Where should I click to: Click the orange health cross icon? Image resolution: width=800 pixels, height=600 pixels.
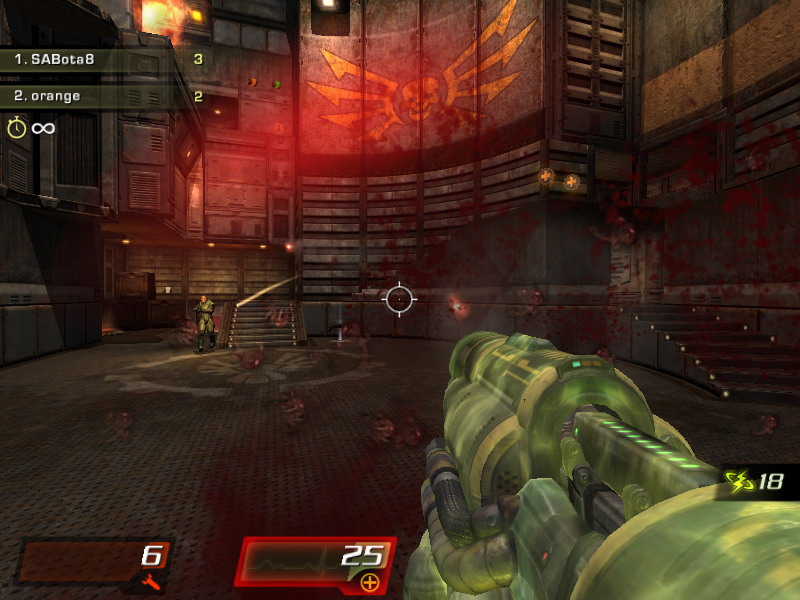pyautogui.click(x=369, y=581)
